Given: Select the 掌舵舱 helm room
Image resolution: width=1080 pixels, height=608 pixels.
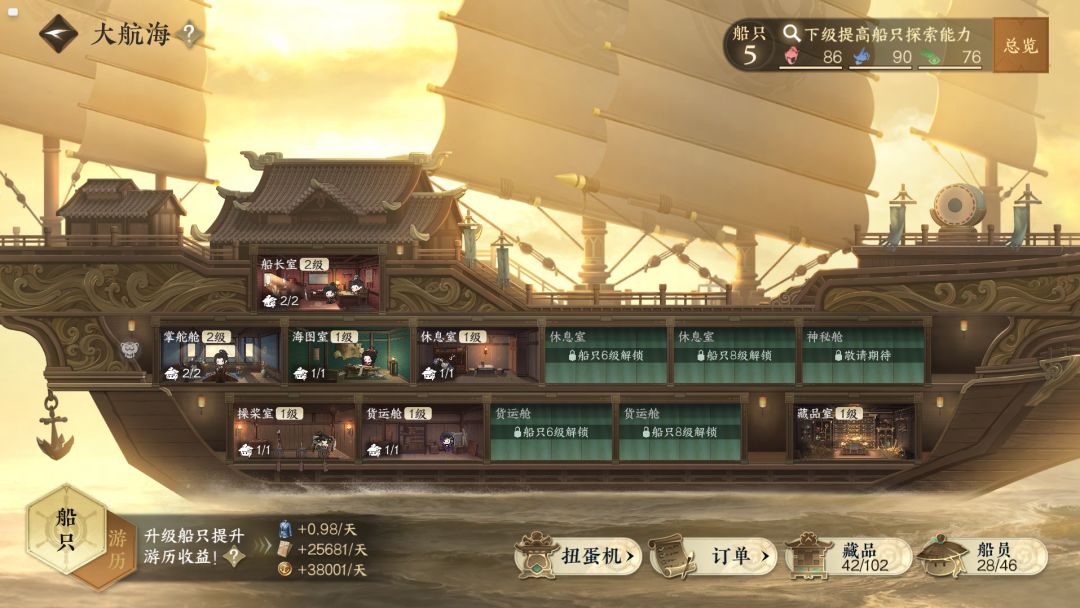Looking at the screenshot, I should click(220, 355).
